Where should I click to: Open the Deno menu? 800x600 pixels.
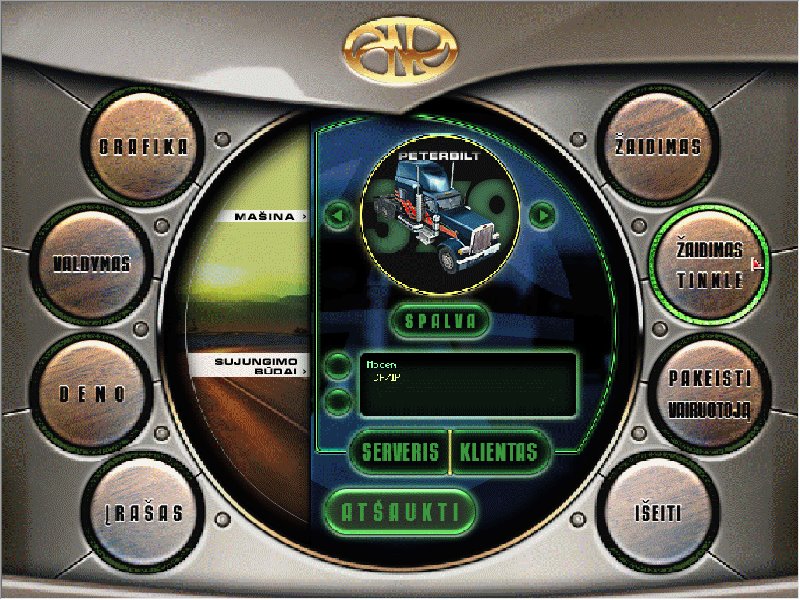[91, 393]
